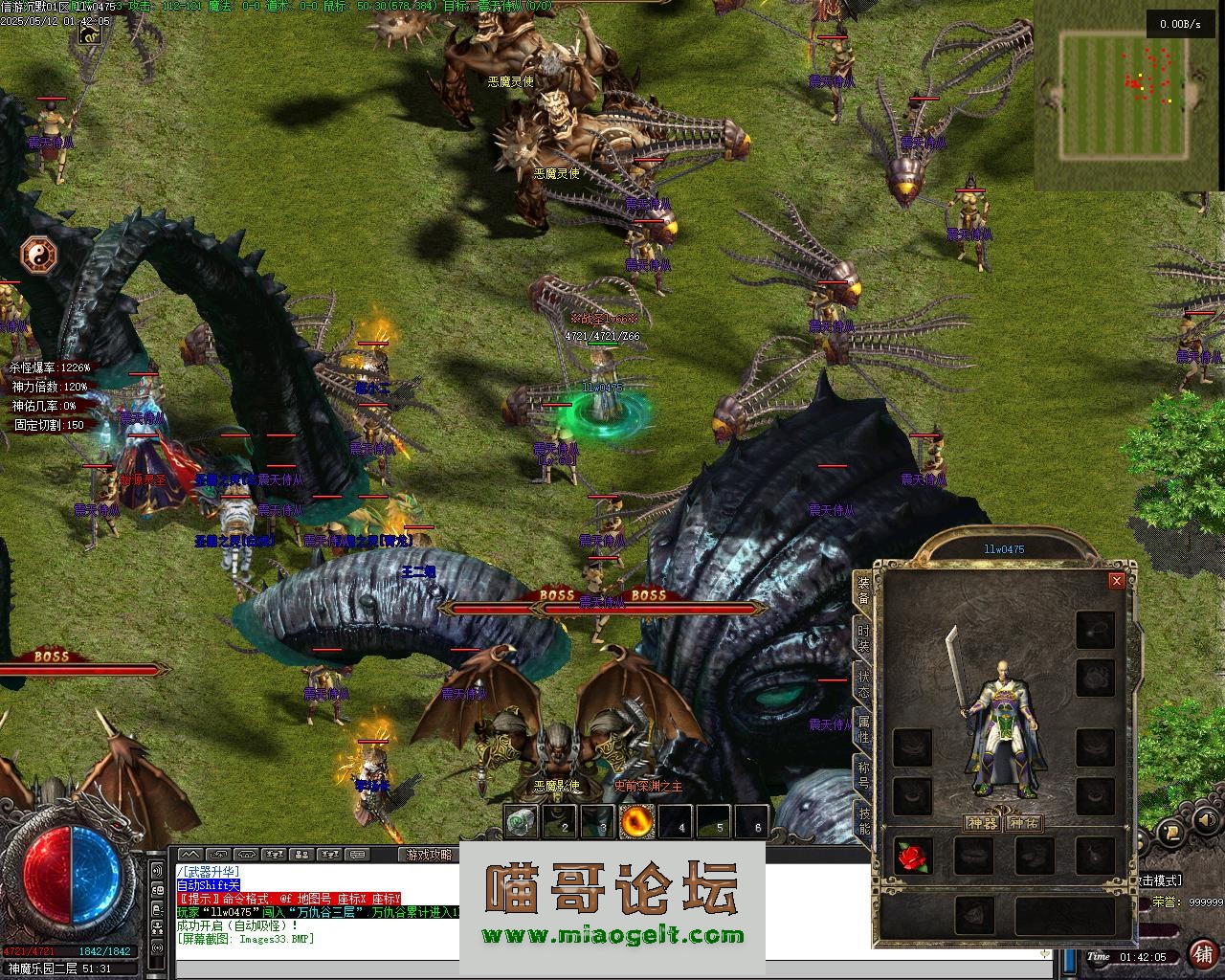Show the 属性 tab
The height and width of the screenshot is (980, 1225).
tap(863, 729)
